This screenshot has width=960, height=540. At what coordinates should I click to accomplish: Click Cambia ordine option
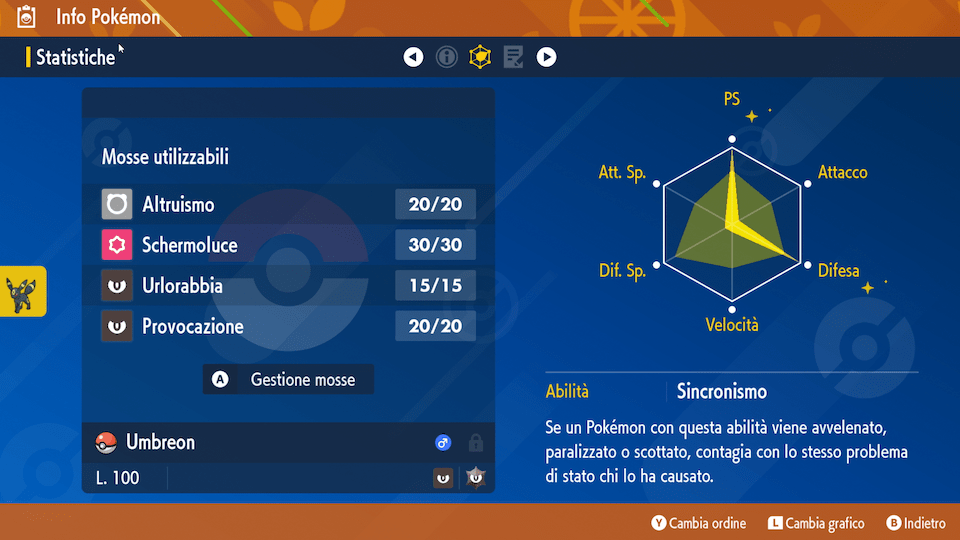click(699, 523)
